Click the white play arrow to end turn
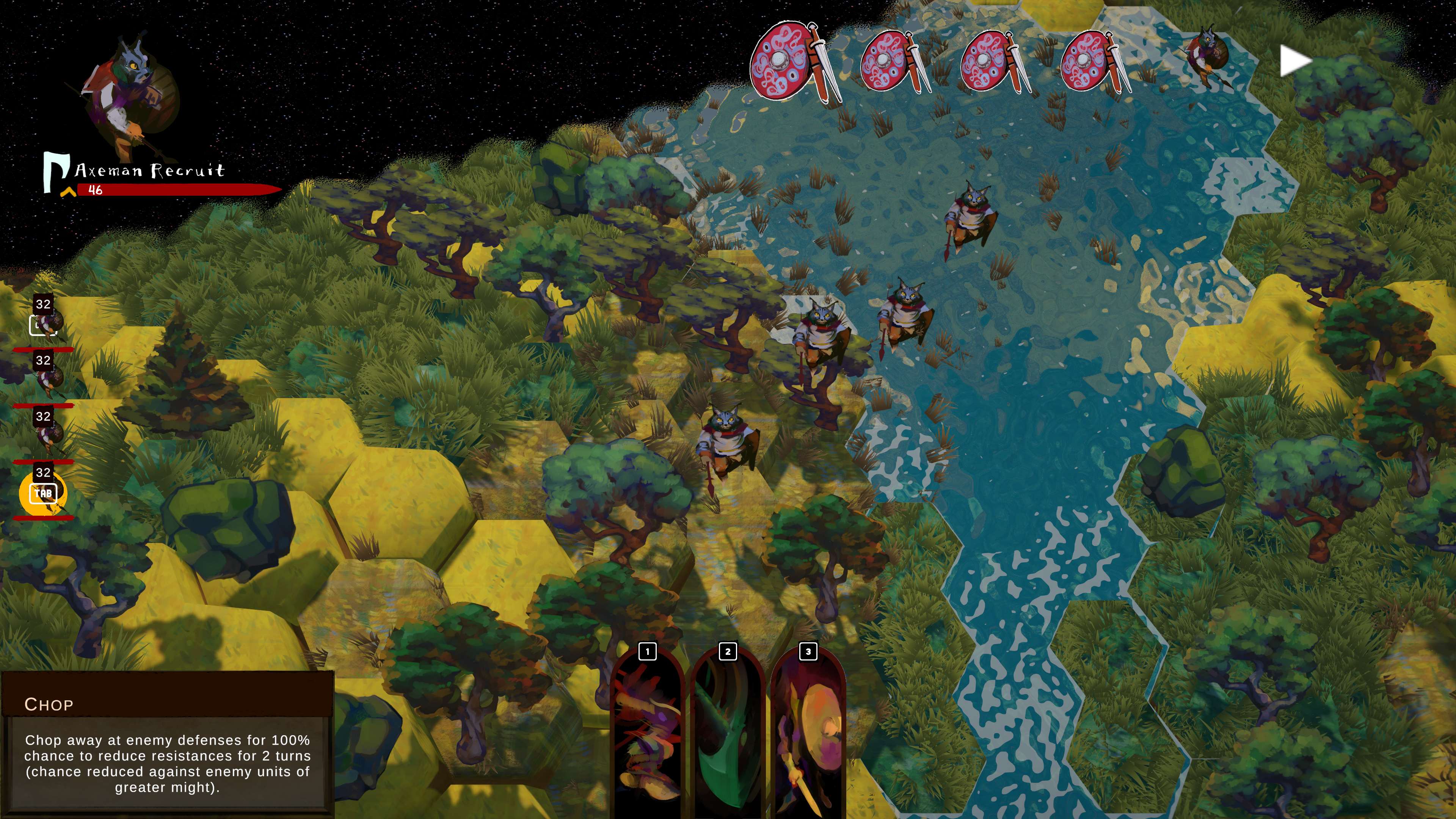Image resolution: width=1456 pixels, height=819 pixels. tap(1294, 61)
